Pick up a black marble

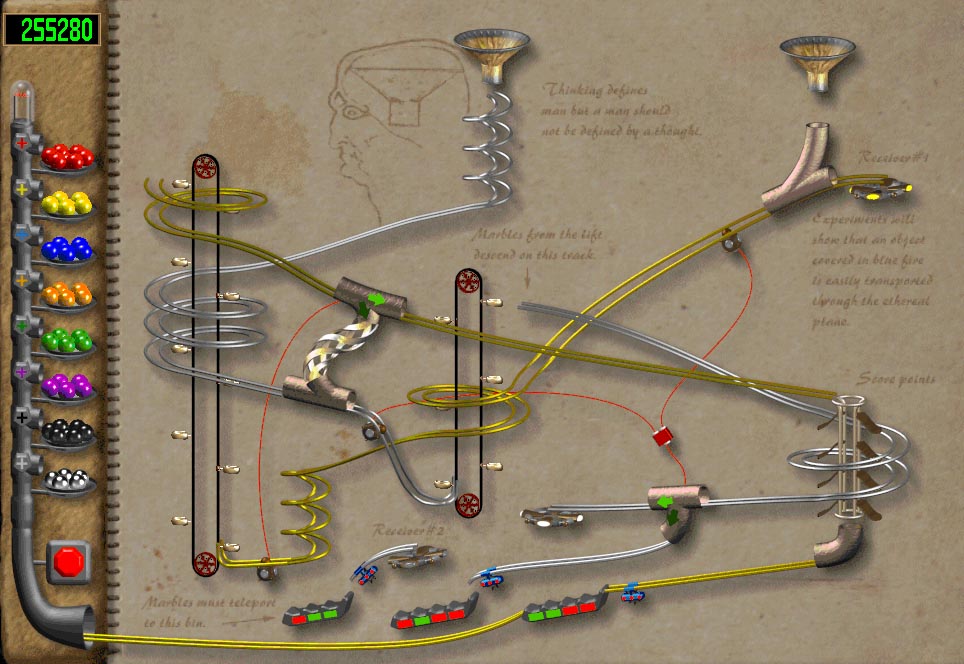[68, 432]
